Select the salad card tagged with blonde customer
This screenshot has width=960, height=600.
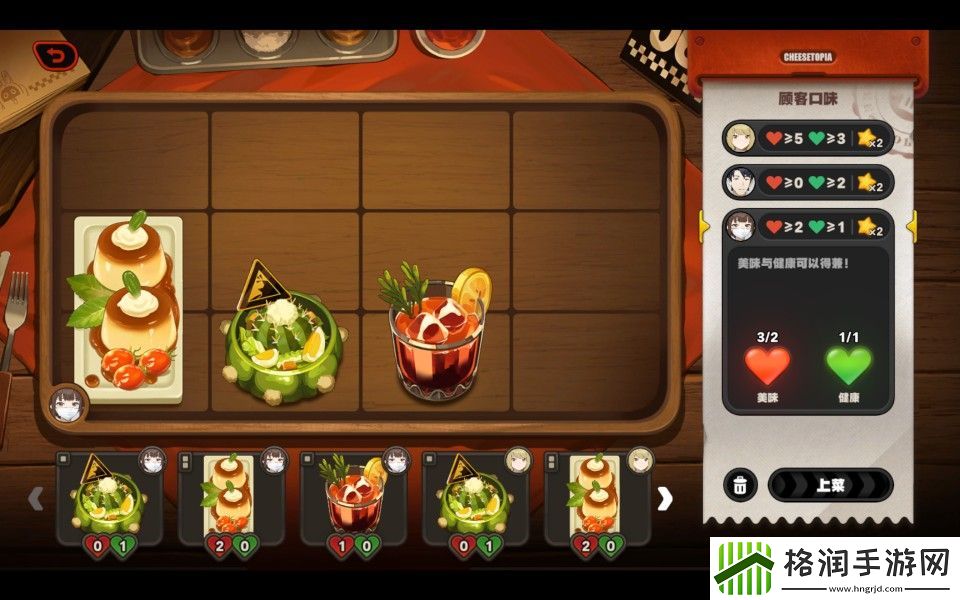pos(475,497)
